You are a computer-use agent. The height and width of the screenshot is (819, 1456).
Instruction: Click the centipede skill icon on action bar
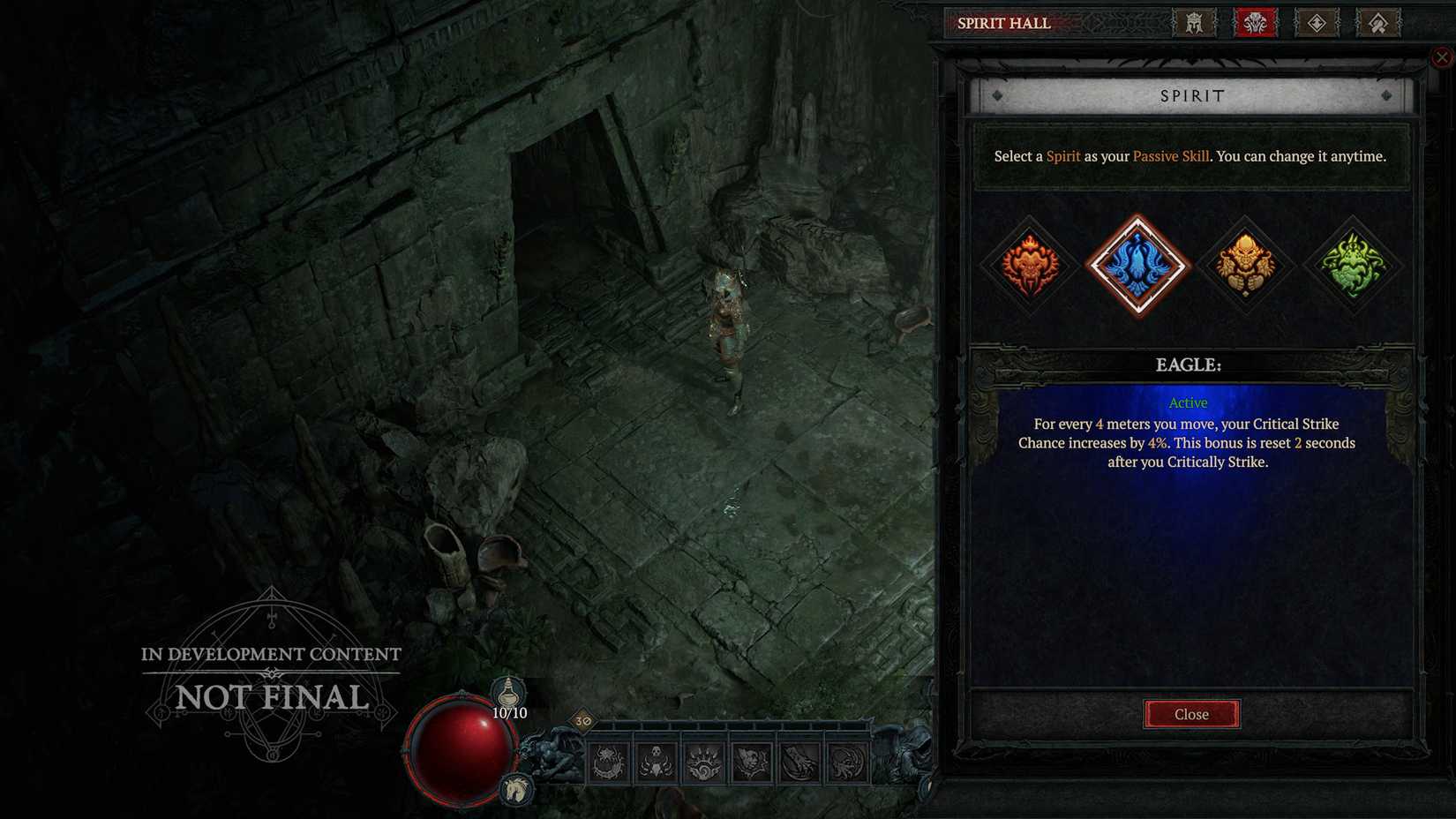[x=845, y=763]
